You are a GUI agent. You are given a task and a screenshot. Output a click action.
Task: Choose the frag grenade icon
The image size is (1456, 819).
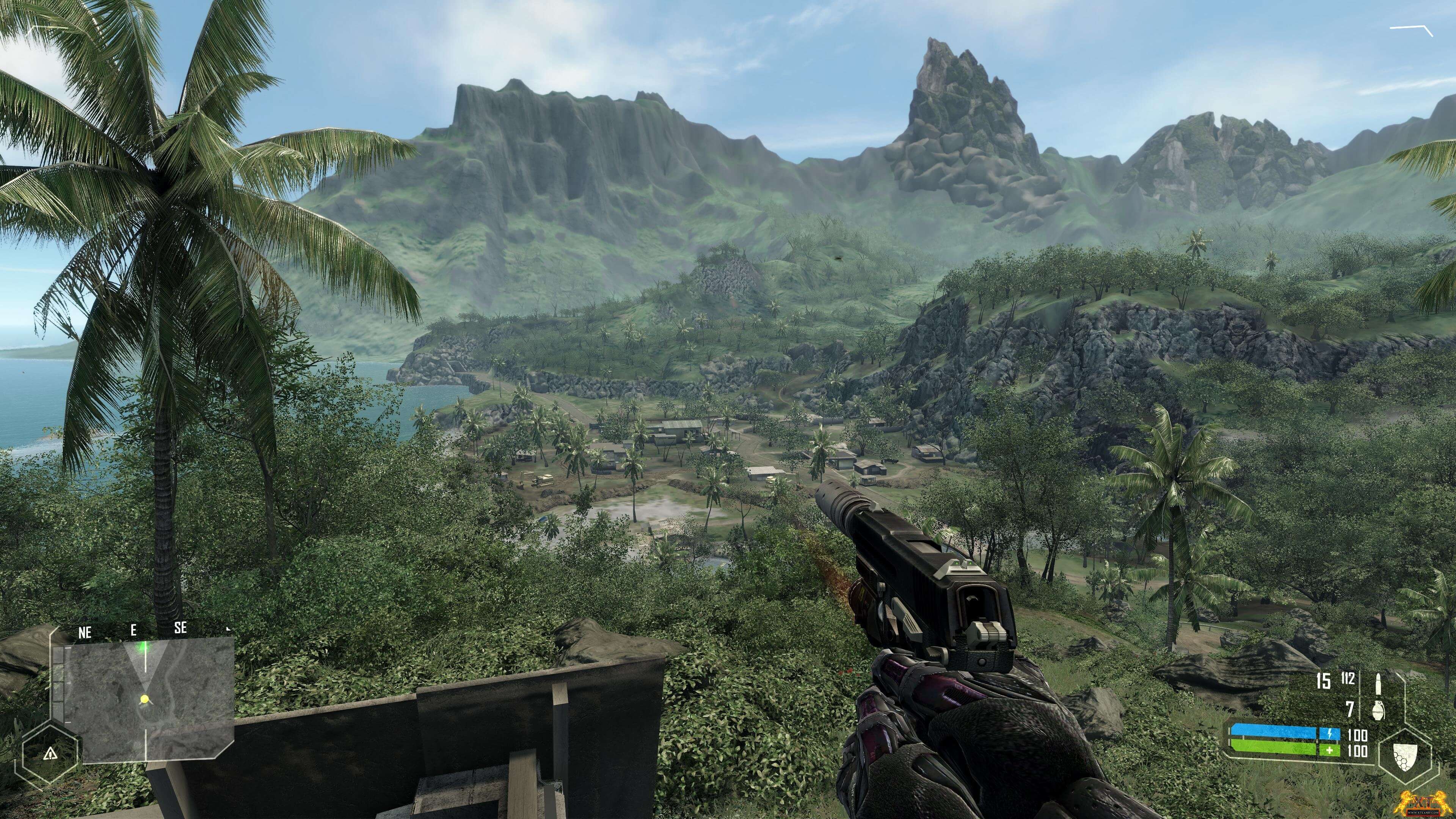pos(1378,709)
